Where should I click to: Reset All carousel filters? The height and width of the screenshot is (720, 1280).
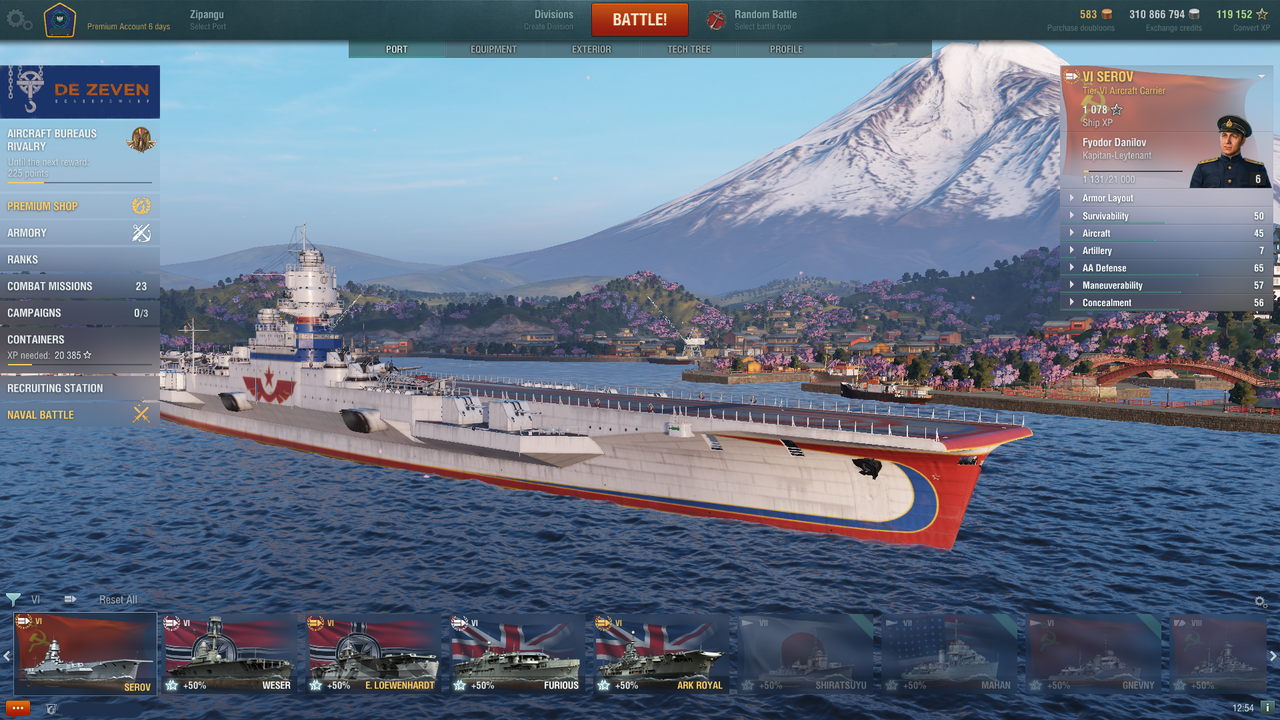pos(118,600)
